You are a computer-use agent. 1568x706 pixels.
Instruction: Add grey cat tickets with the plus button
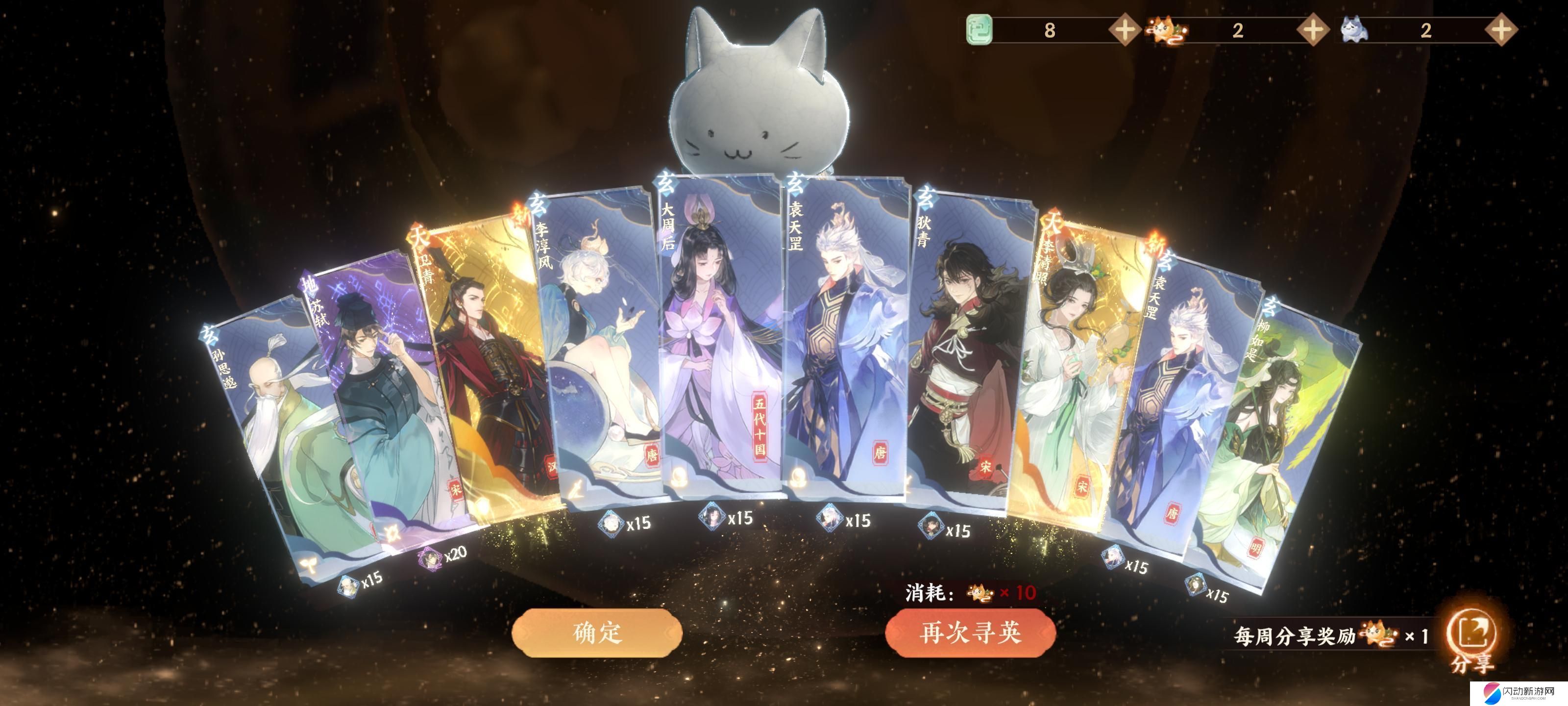coord(1500,30)
